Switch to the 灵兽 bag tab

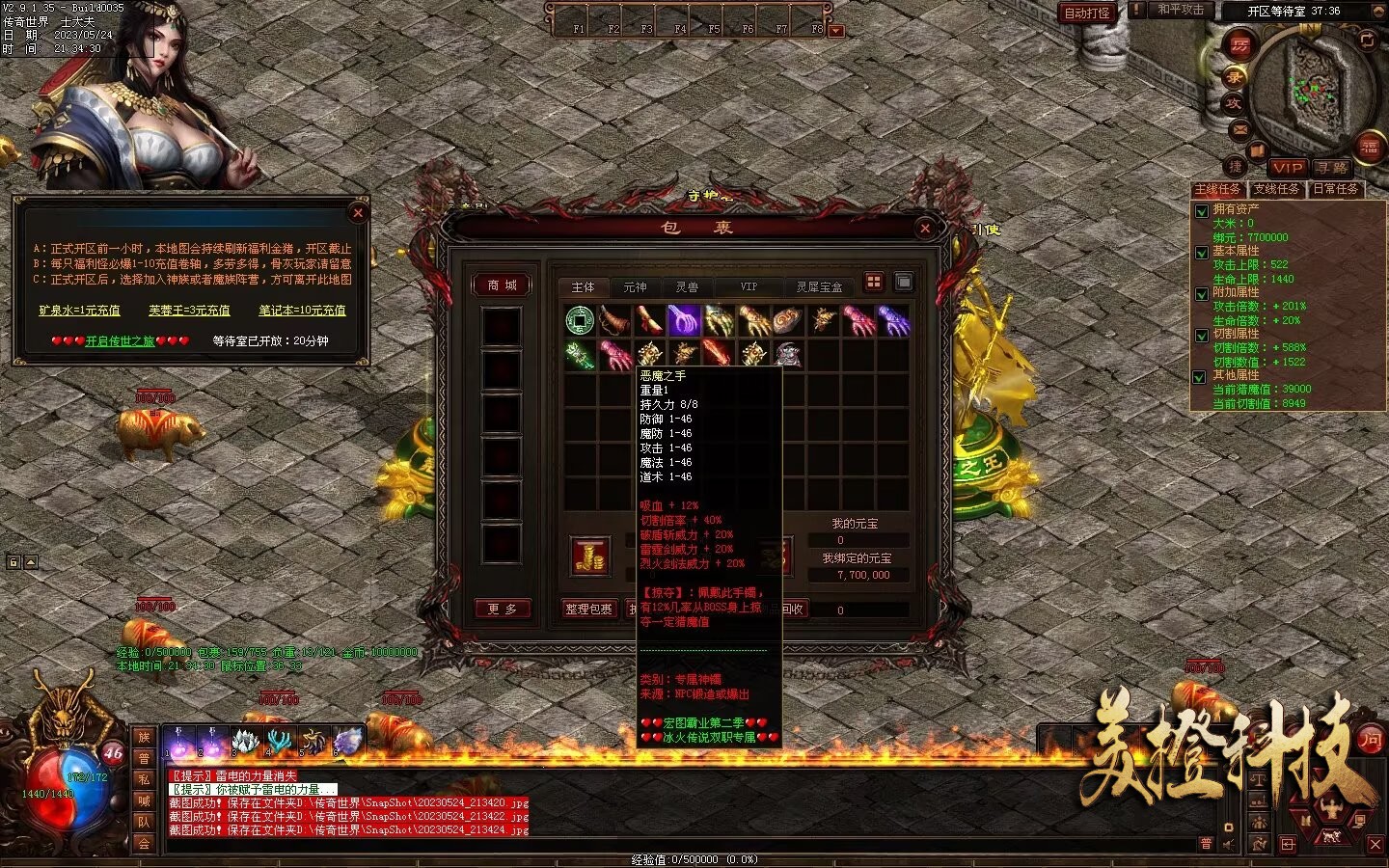point(687,286)
